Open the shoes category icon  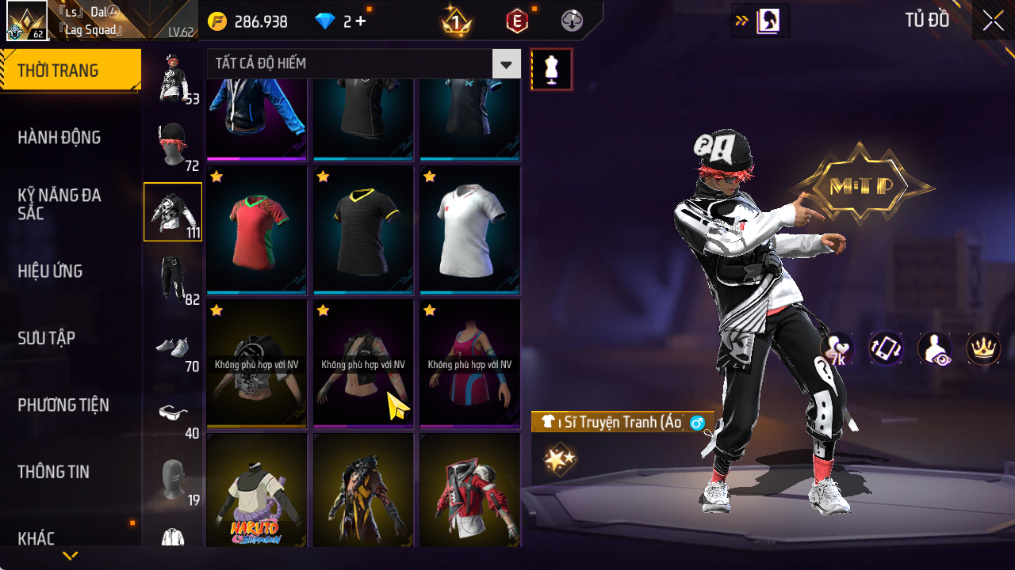(x=172, y=347)
